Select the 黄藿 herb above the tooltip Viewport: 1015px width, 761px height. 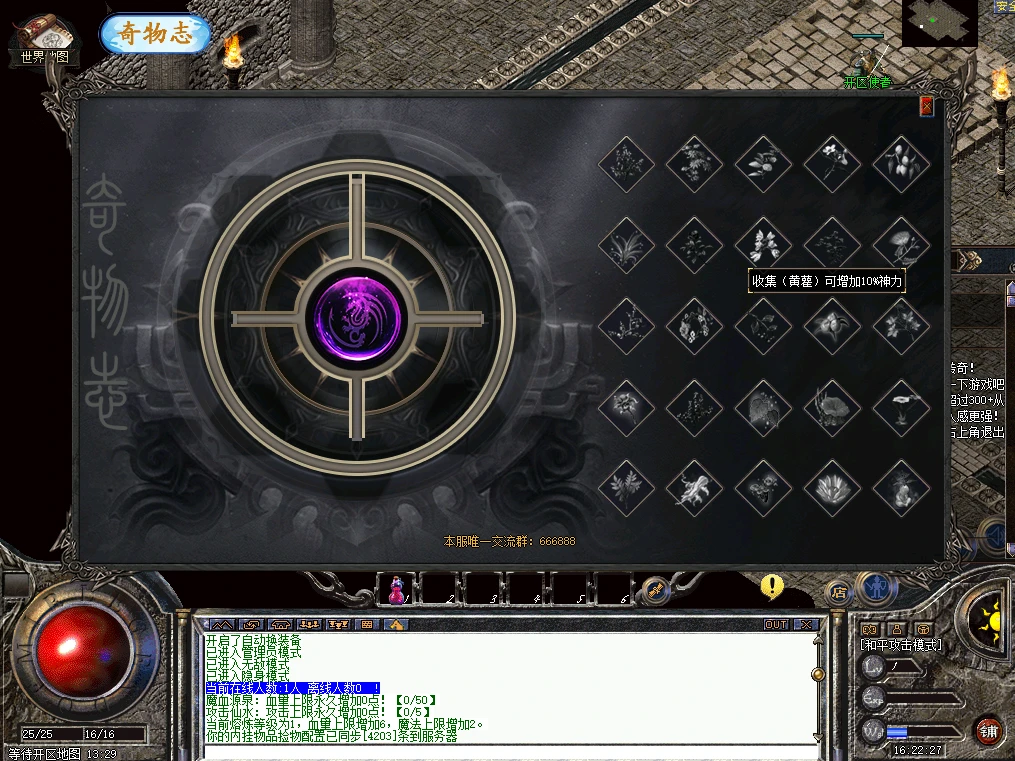click(764, 244)
